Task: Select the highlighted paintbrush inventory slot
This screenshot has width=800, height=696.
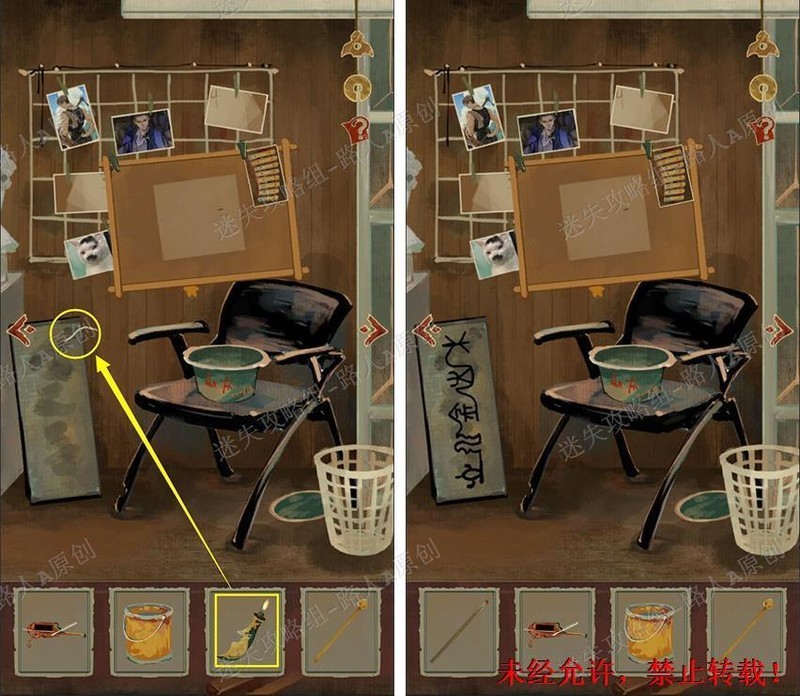Action: (245, 629)
